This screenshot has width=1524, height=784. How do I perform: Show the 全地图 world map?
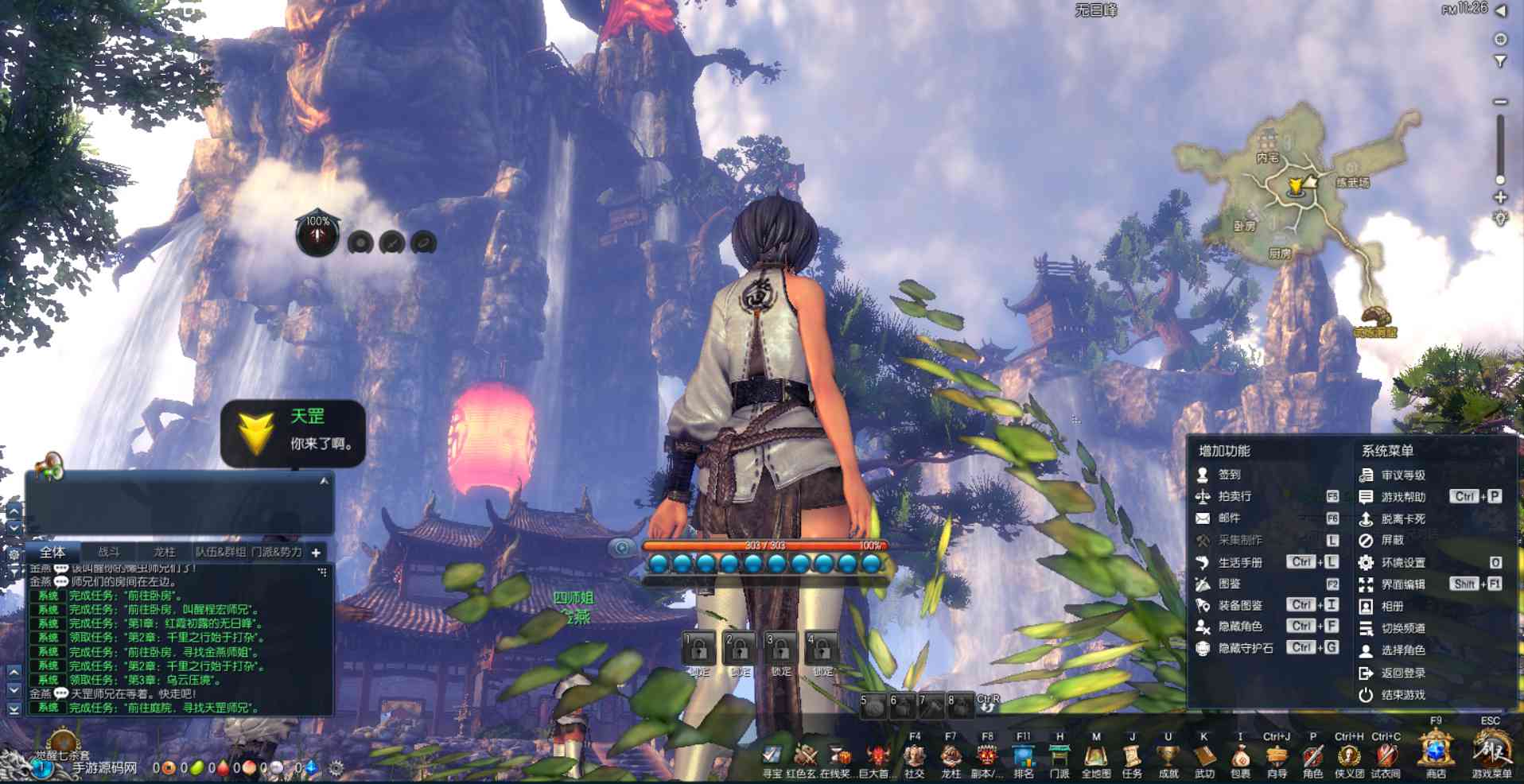(x=1095, y=755)
